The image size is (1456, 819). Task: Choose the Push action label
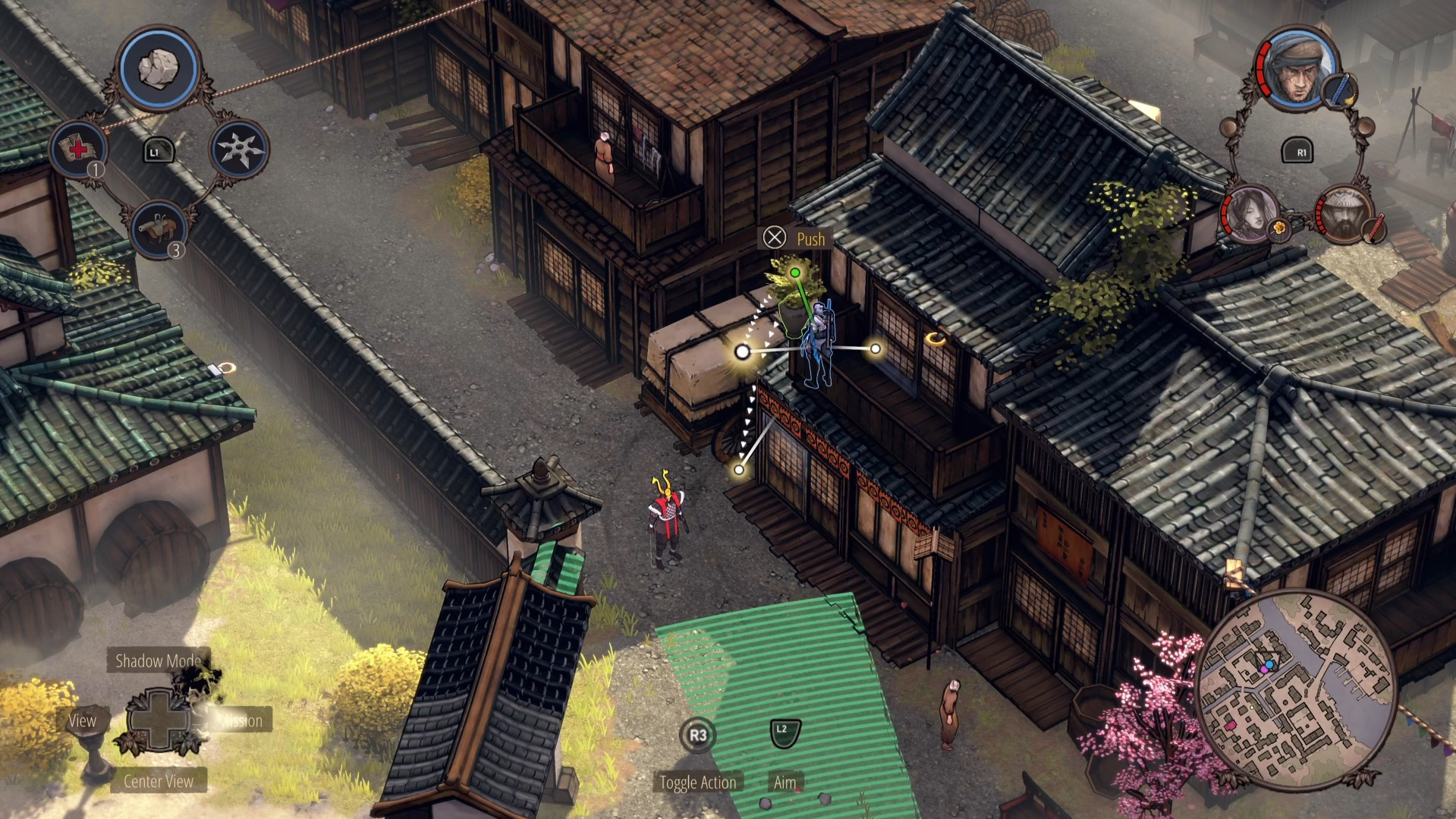[810, 239]
